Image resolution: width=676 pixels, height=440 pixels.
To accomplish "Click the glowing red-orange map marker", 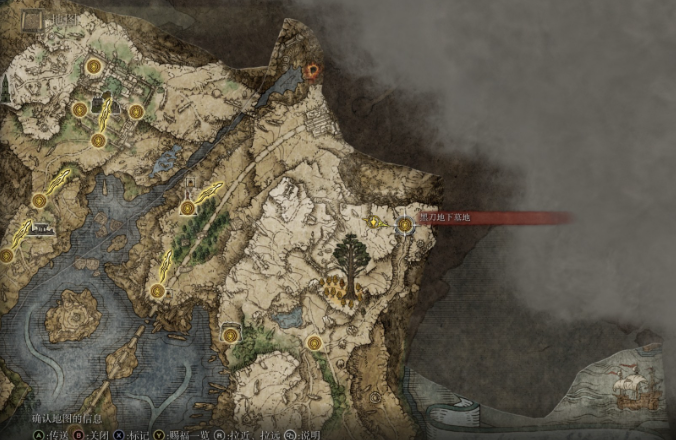I will (313, 70).
